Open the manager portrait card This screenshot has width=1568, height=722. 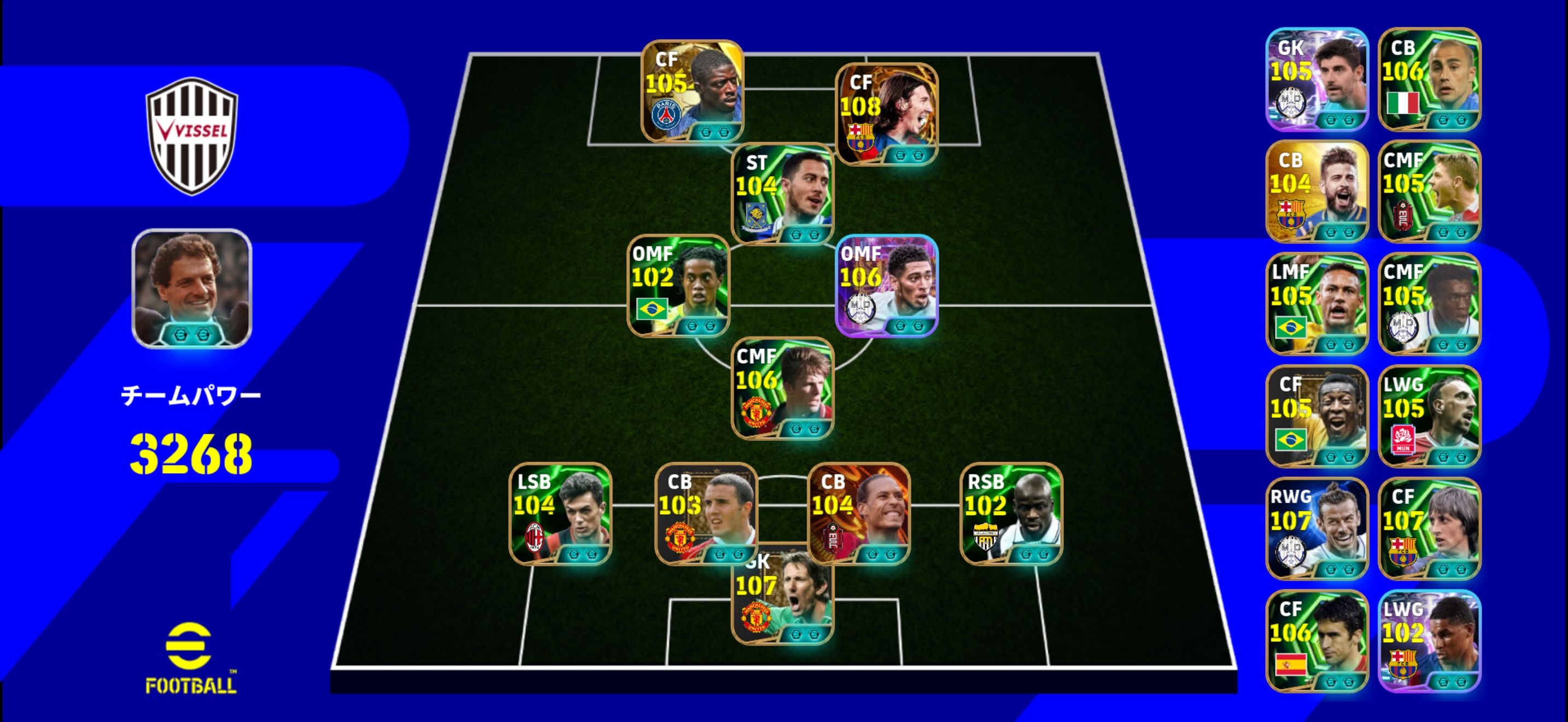192,289
